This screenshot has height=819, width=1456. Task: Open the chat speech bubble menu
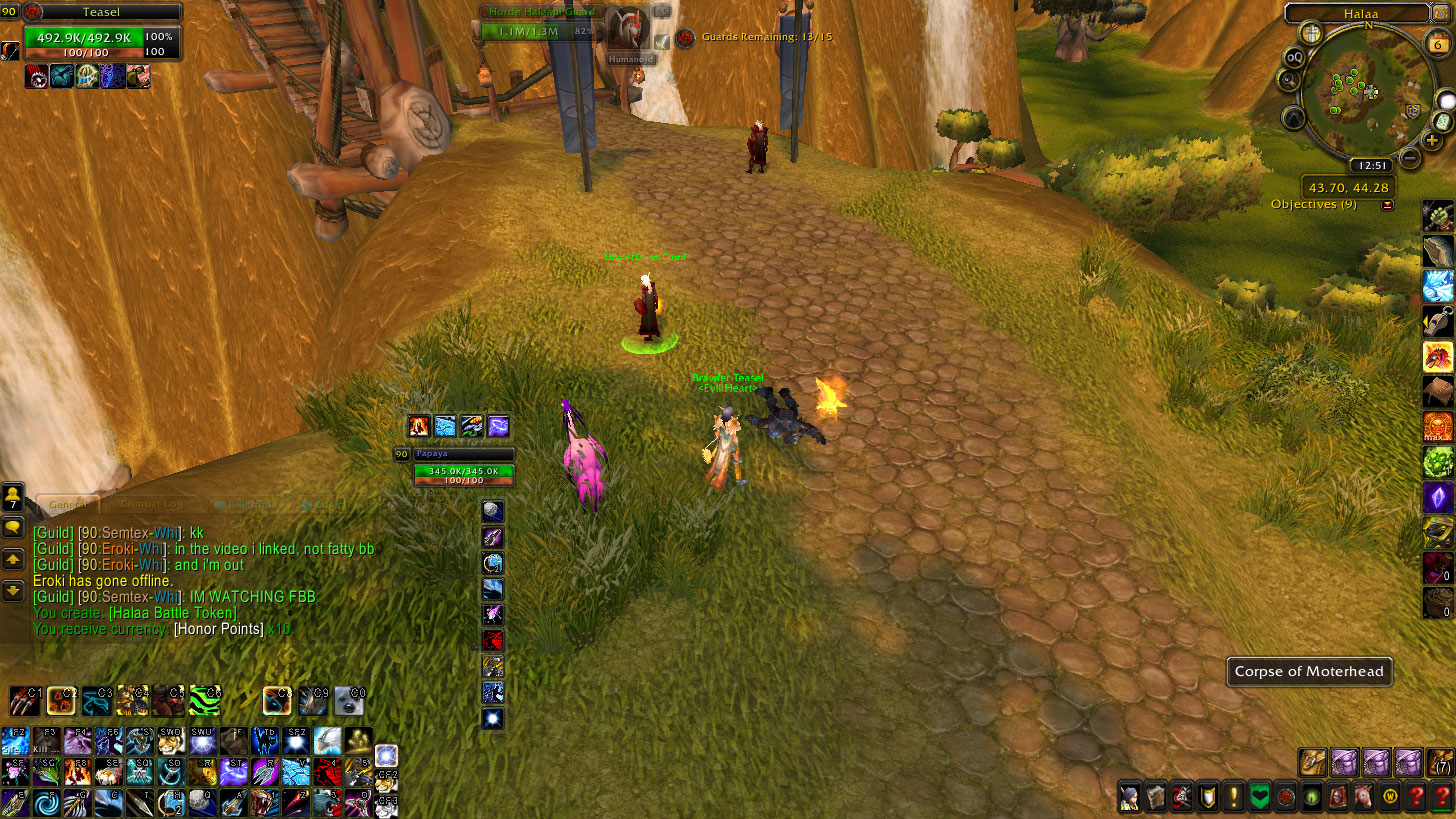[x=13, y=527]
